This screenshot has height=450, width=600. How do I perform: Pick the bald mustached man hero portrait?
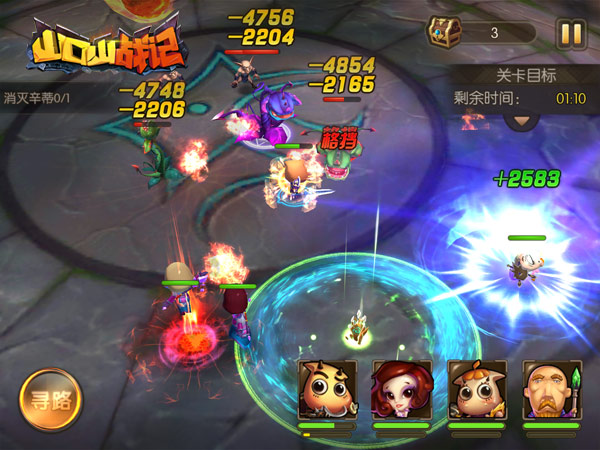coord(551,391)
